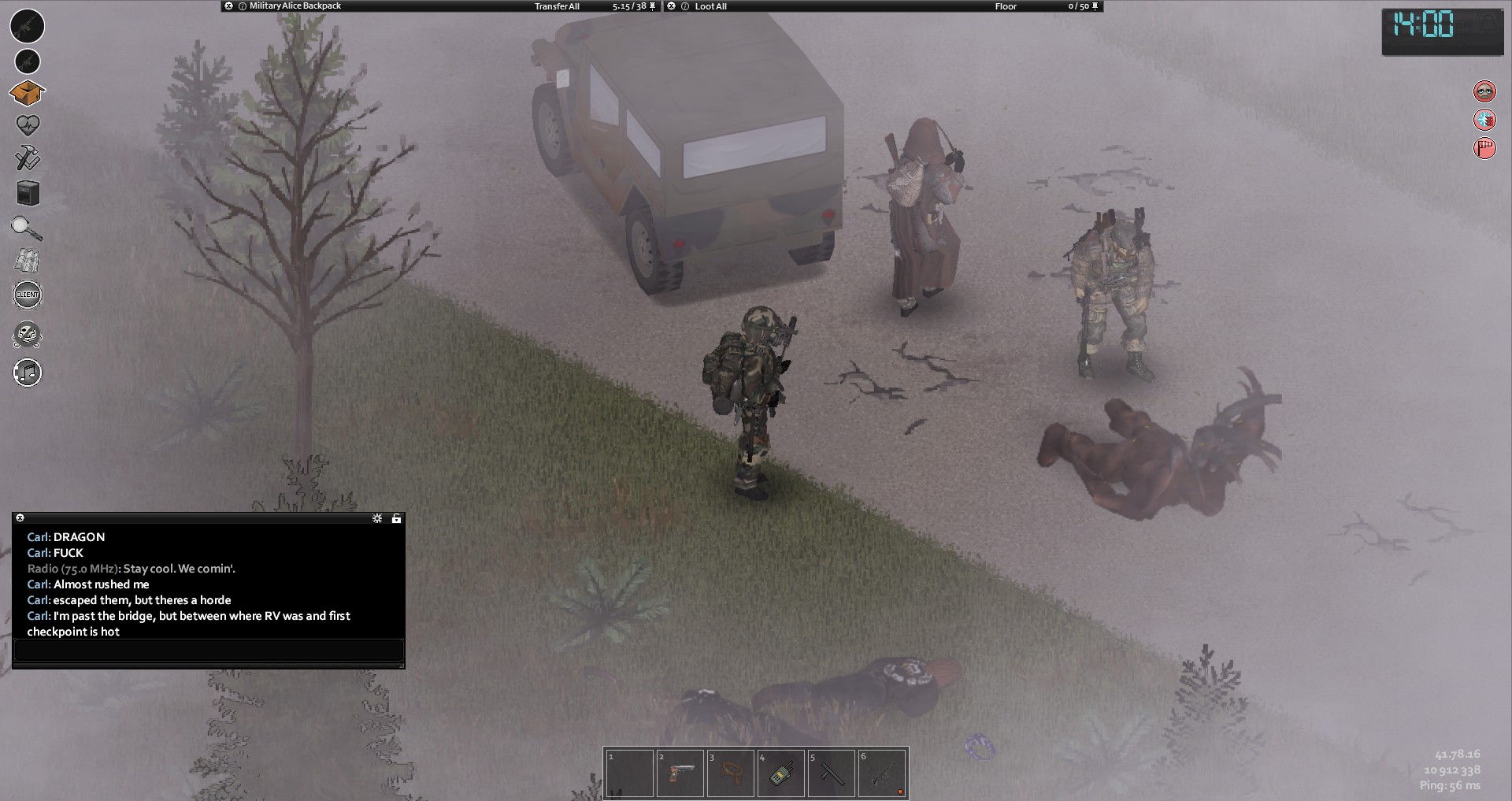Select the nightstick in hotbar slot 5
1512x801 pixels.
(831, 773)
